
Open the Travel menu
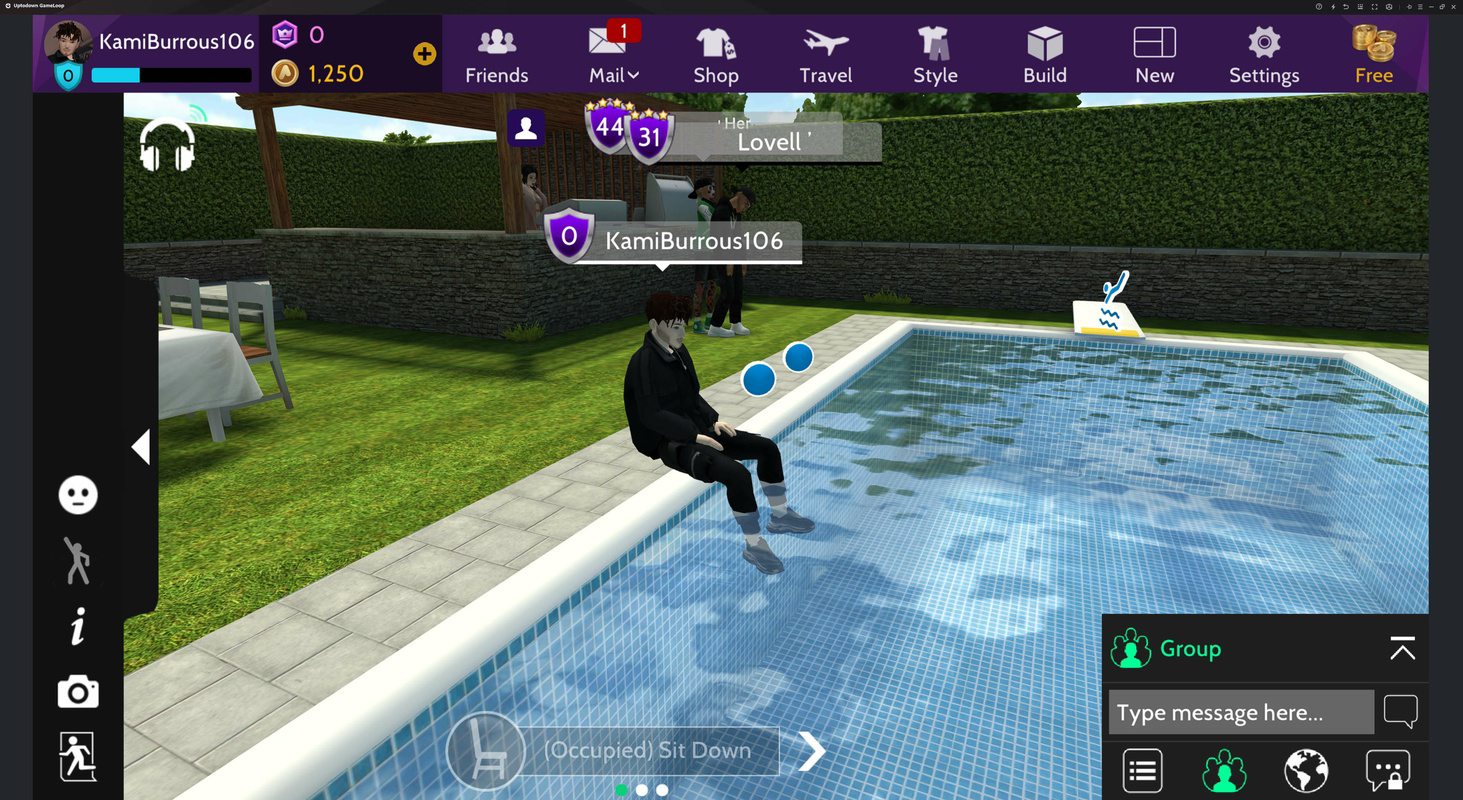[825, 55]
